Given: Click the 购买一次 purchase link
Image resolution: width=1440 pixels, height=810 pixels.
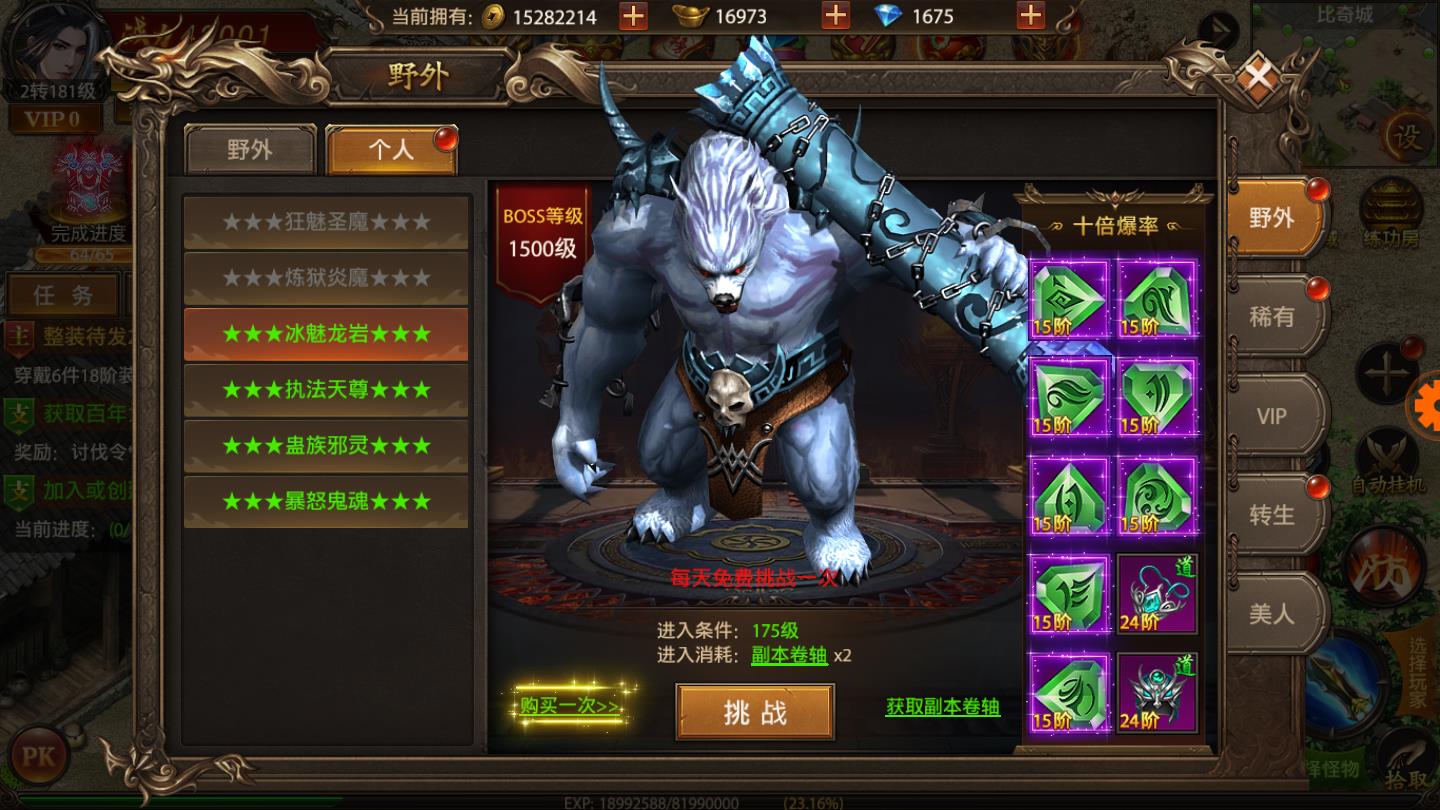Looking at the screenshot, I should (x=570, y=706).
